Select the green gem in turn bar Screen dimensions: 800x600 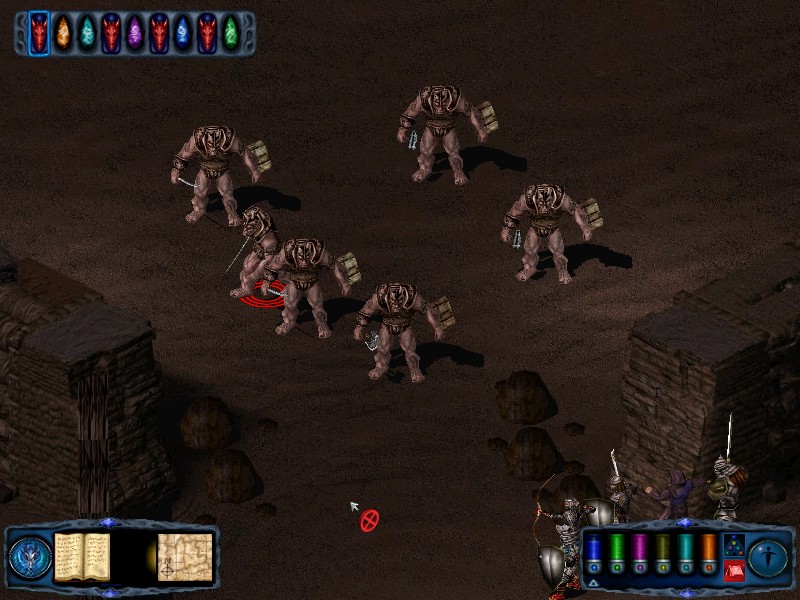coord(231,33)
